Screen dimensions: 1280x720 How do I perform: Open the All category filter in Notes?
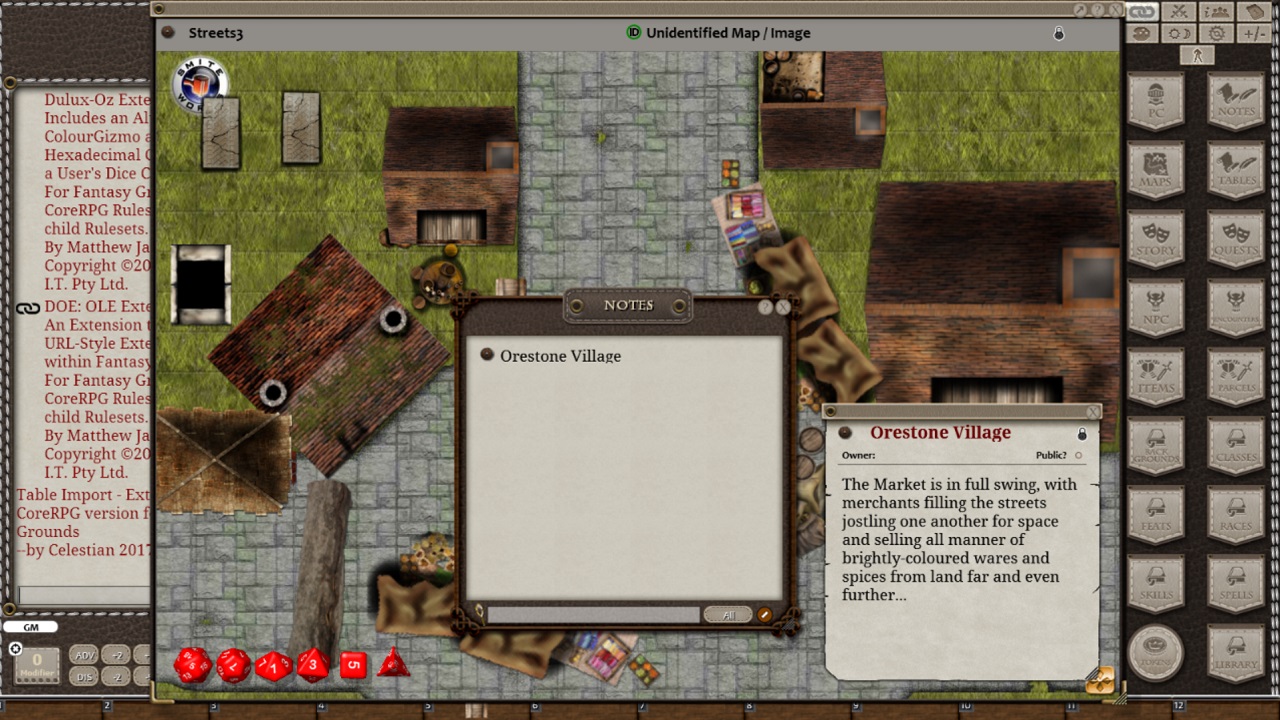click(x=729, y=614)
